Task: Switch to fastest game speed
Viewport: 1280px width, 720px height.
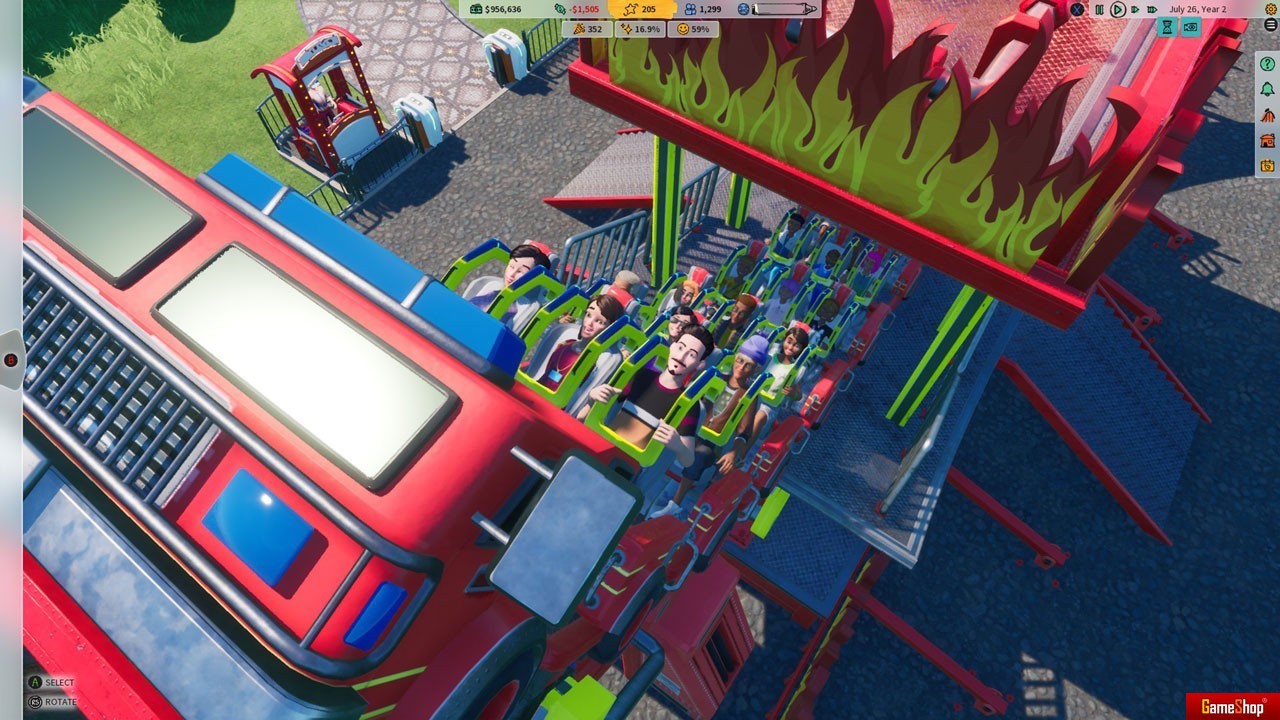Action: 1154,9
